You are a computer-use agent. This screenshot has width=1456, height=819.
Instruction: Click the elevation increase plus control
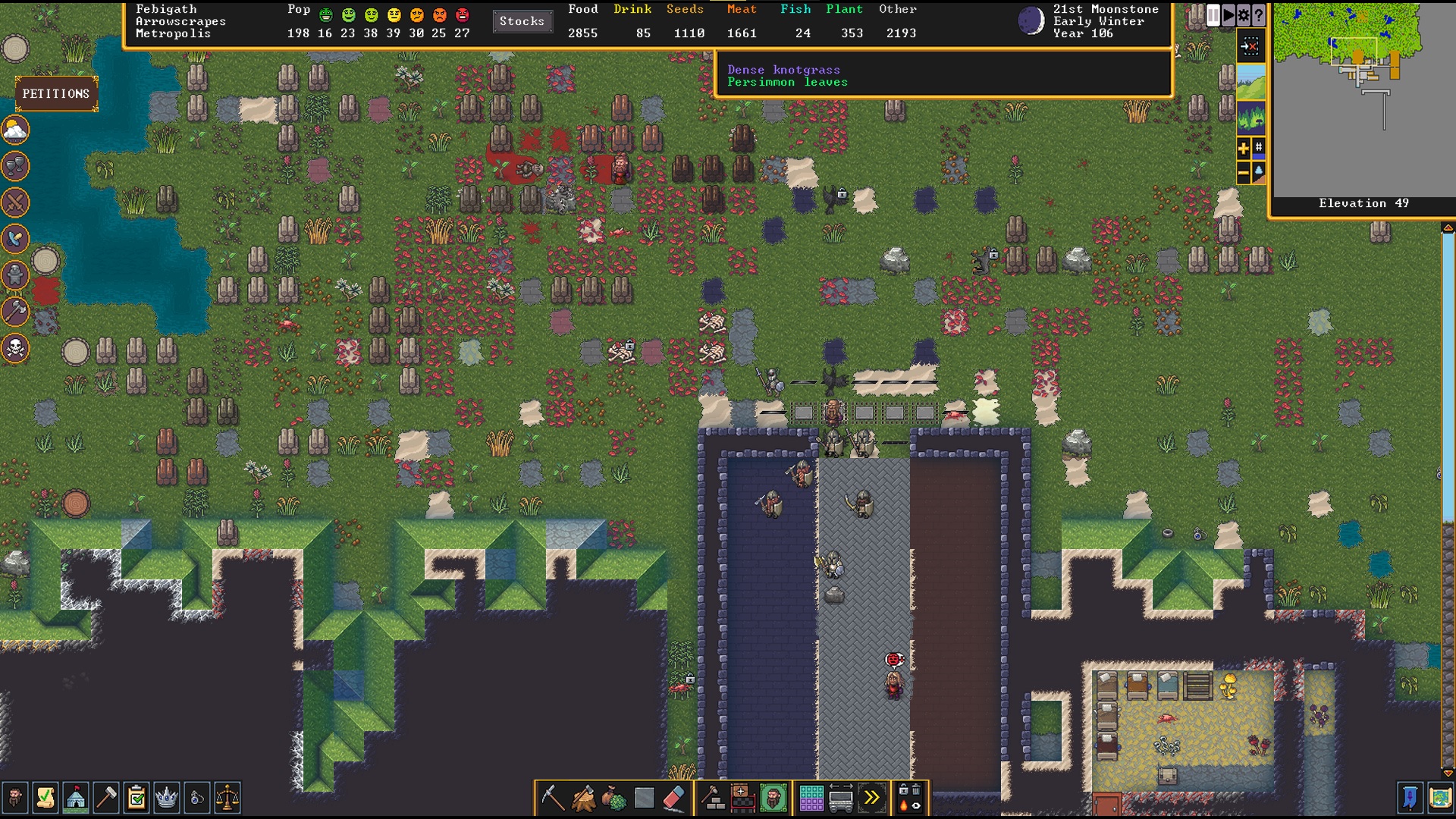1244,149
